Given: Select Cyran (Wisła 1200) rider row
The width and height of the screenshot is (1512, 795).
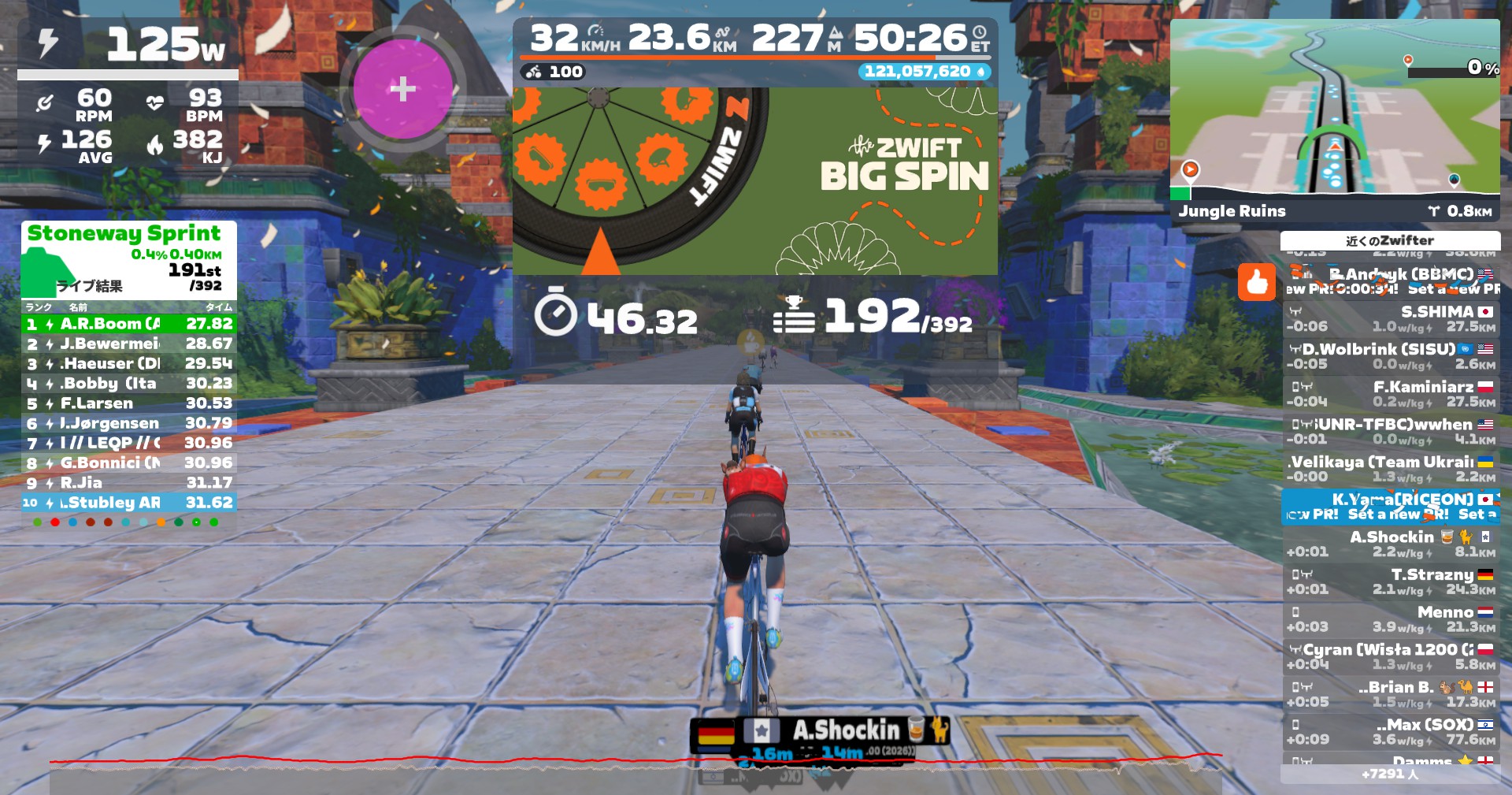Looking at the screenshot, I should click(x=1391, y=656).
